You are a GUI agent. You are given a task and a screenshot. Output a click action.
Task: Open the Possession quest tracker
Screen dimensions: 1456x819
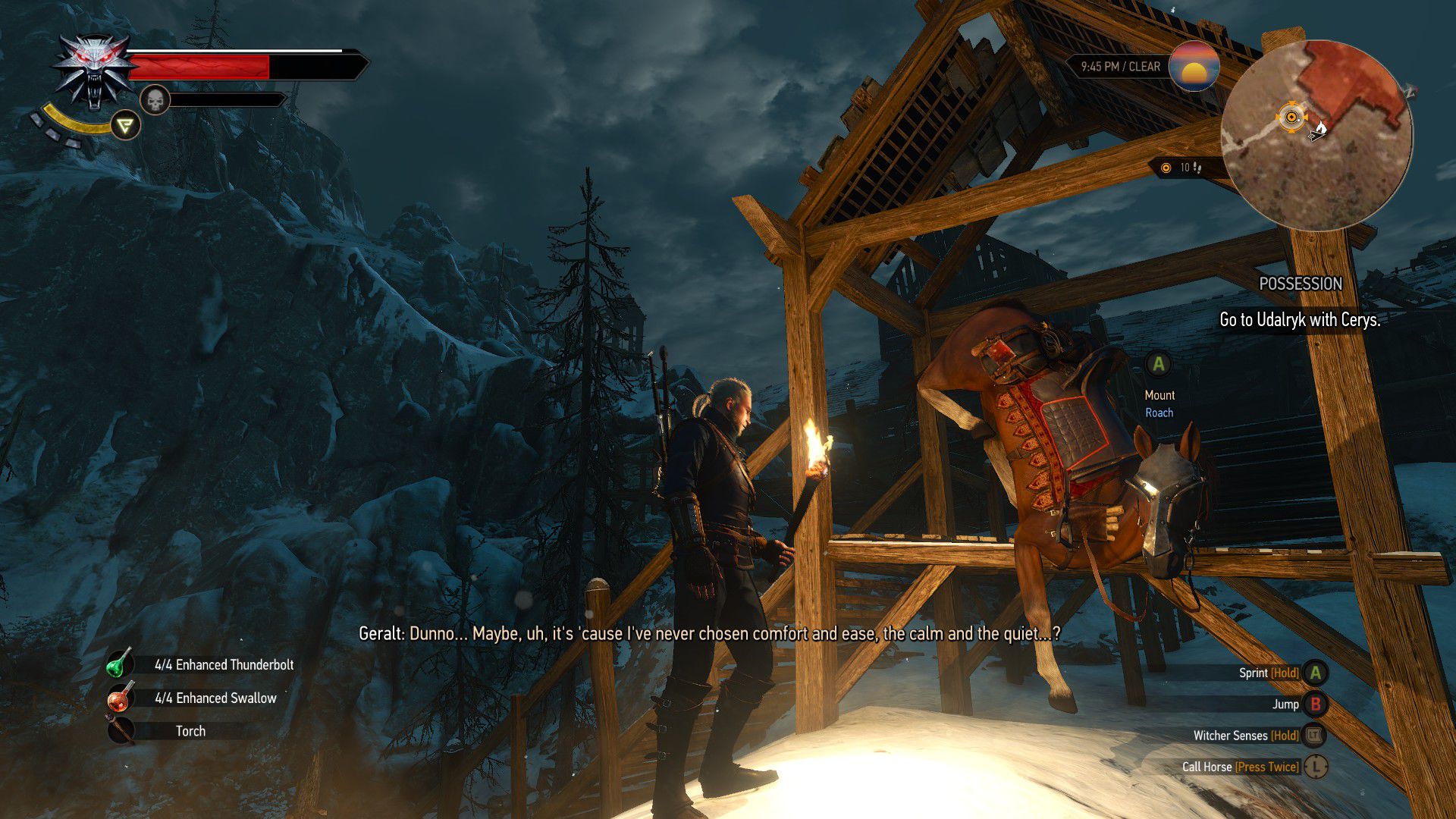coord(1300,284)
